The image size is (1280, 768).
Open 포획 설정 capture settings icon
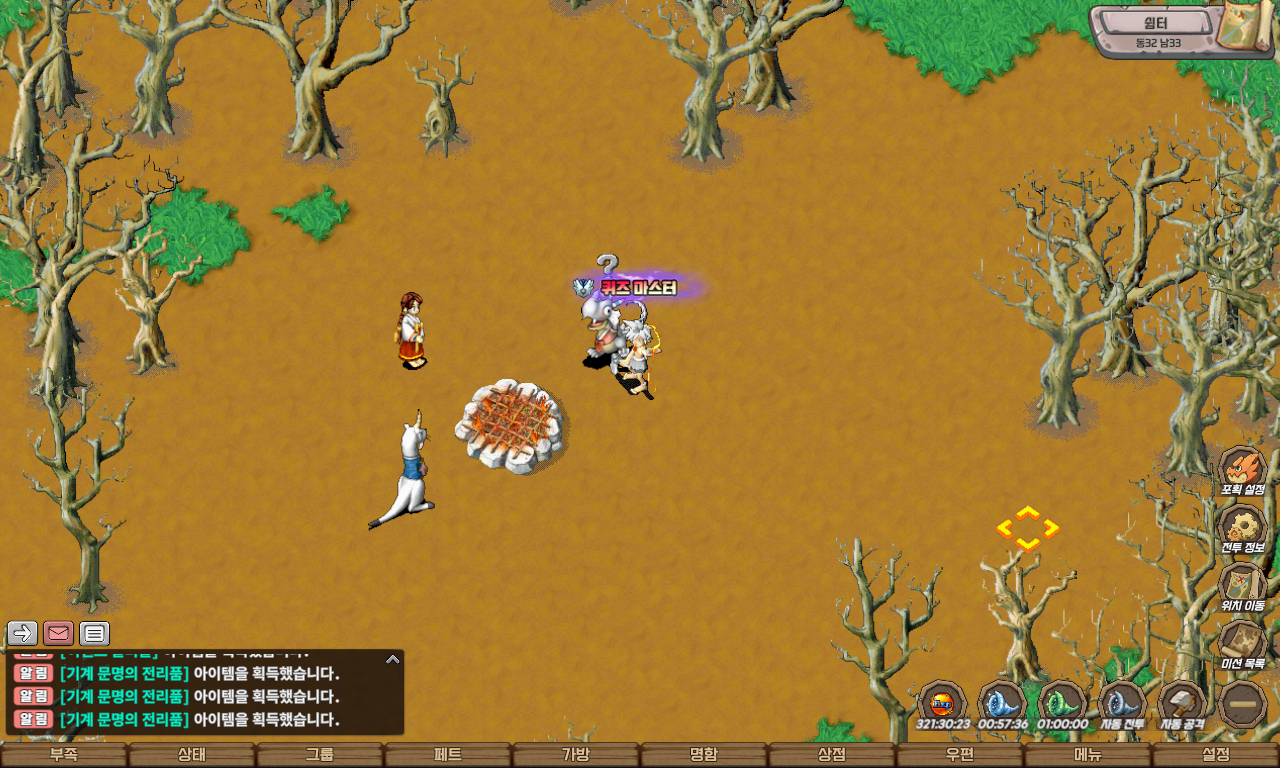pyautogui.click(x=1242, y=469)
